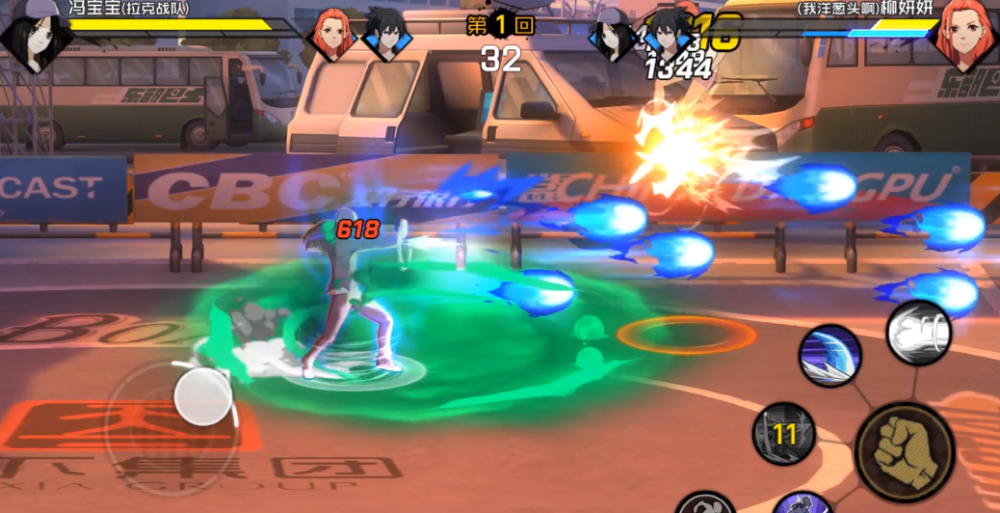Tap the skill on 11-second cooldown
Viewport: 1000px width, 513px height.
785,433
